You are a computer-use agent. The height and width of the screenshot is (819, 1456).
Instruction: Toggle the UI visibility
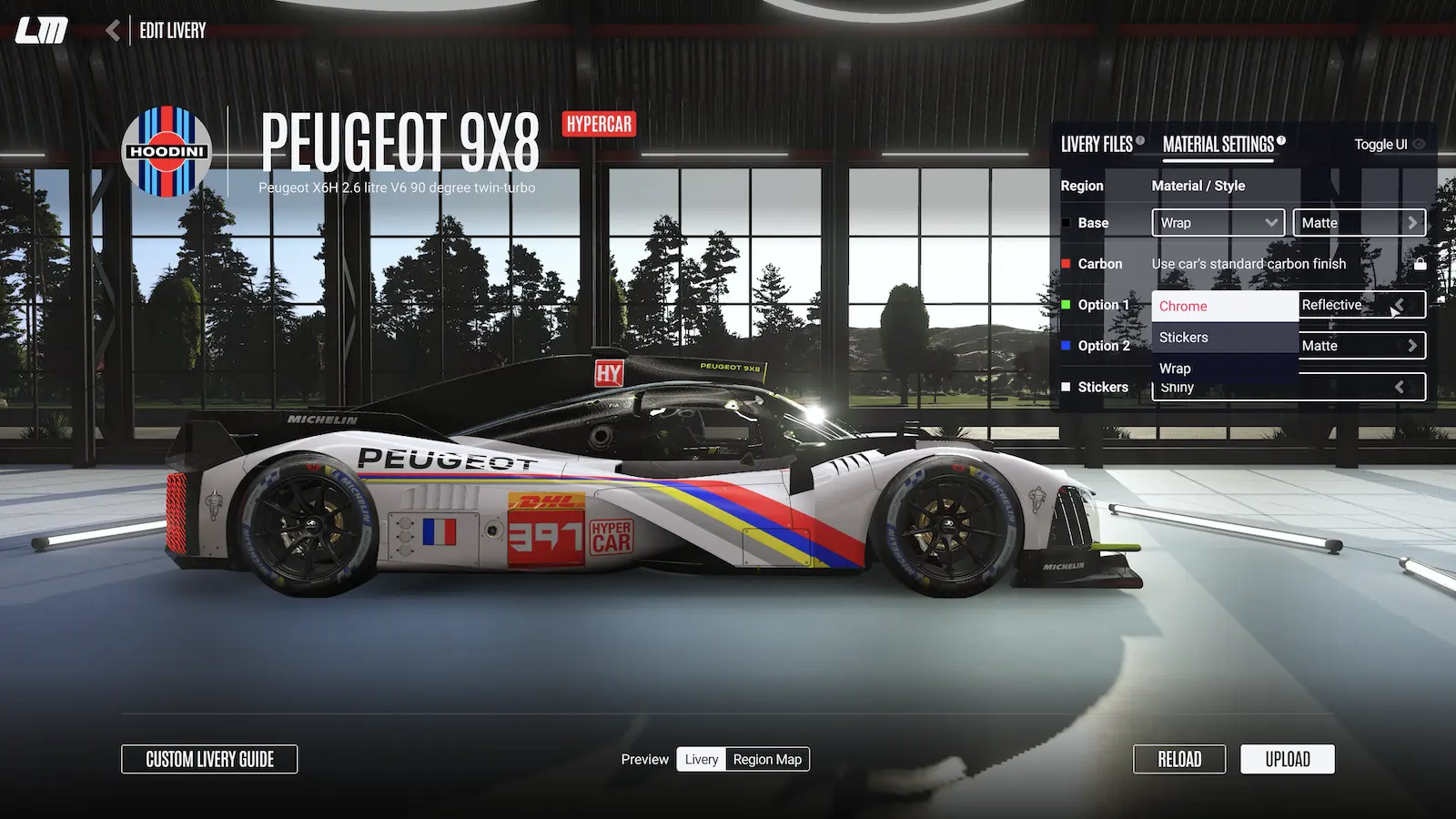click(x=1389, y=145)
